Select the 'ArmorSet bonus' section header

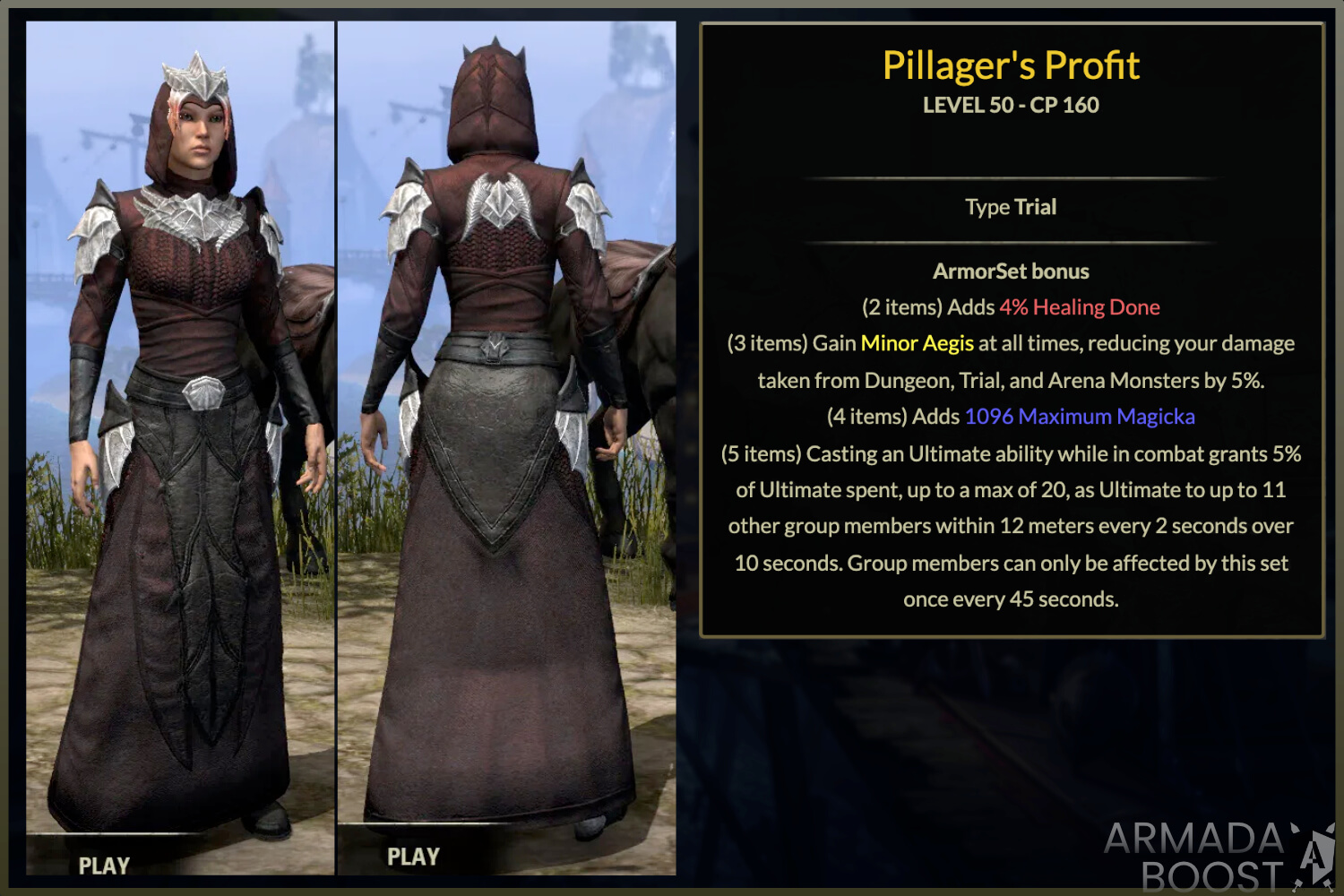click(x=1011, y=271)
